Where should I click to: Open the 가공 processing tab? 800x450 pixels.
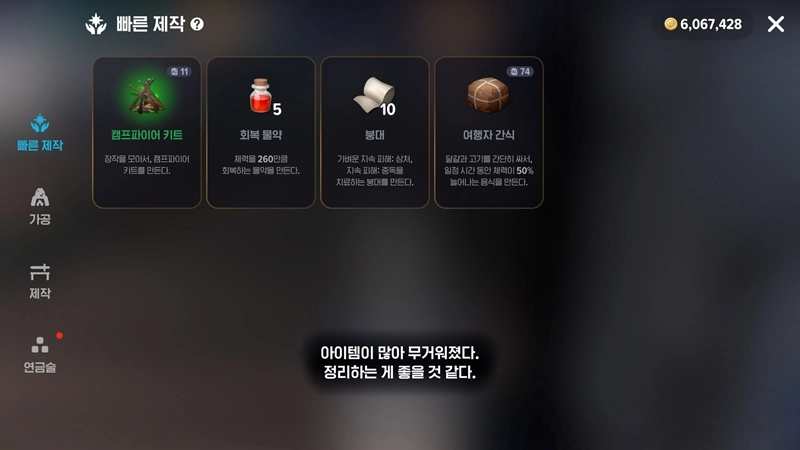[x=40, y=205]
